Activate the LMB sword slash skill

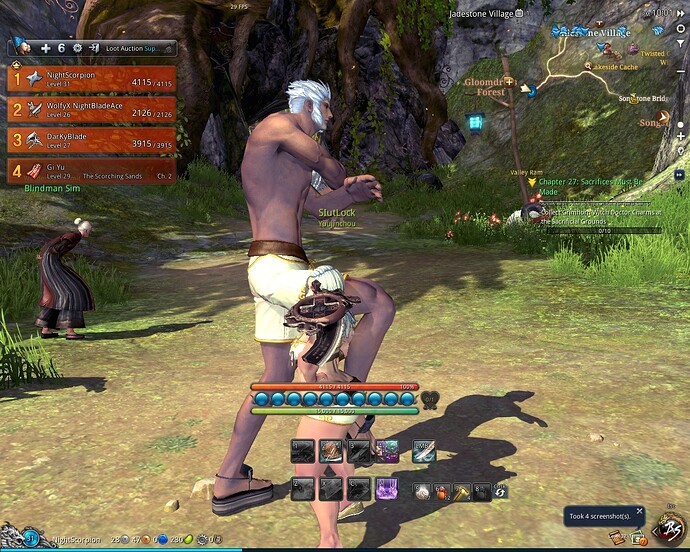[x=424, y=451]
